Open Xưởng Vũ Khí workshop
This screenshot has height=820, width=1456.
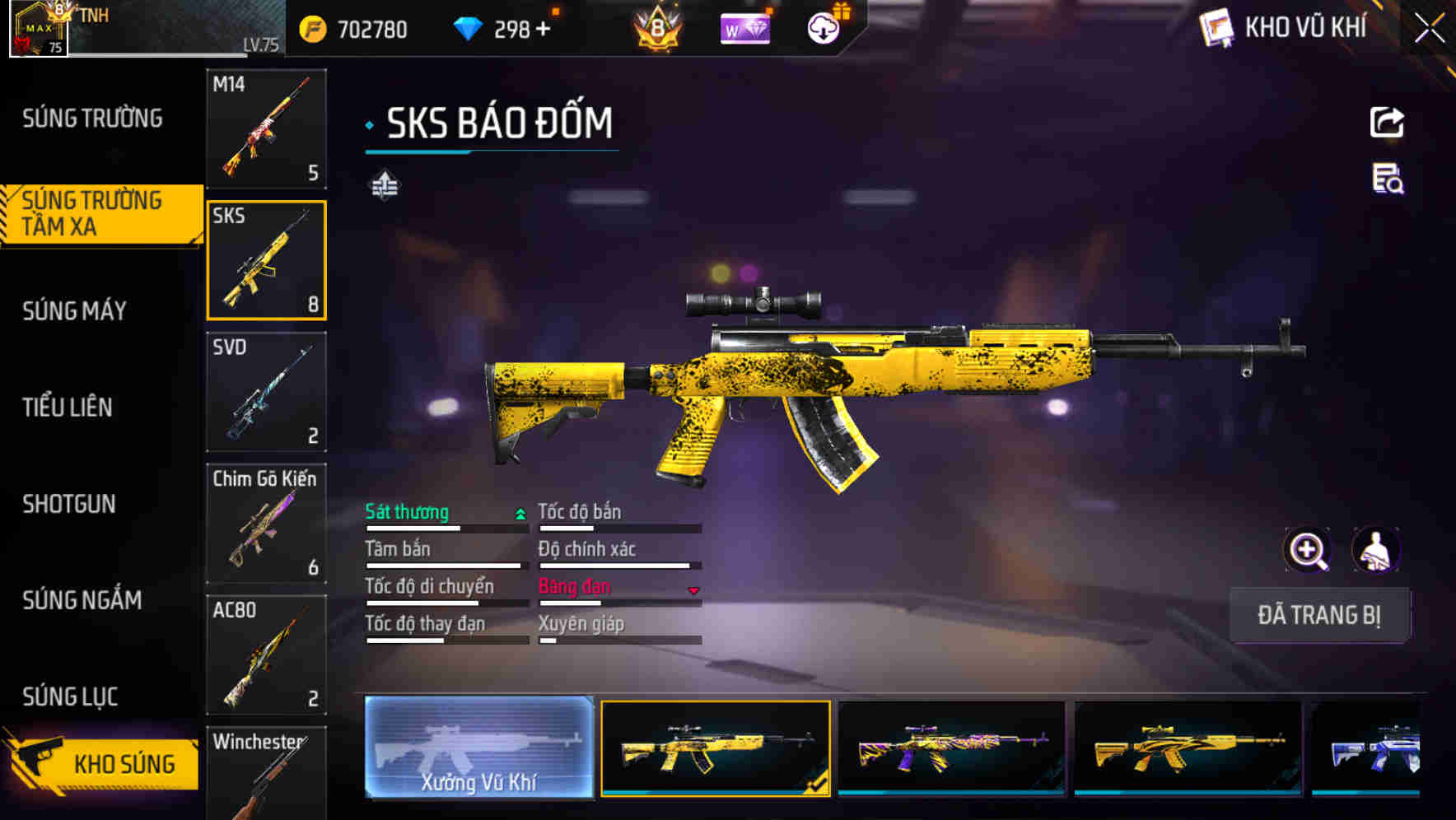click(478, 752)
